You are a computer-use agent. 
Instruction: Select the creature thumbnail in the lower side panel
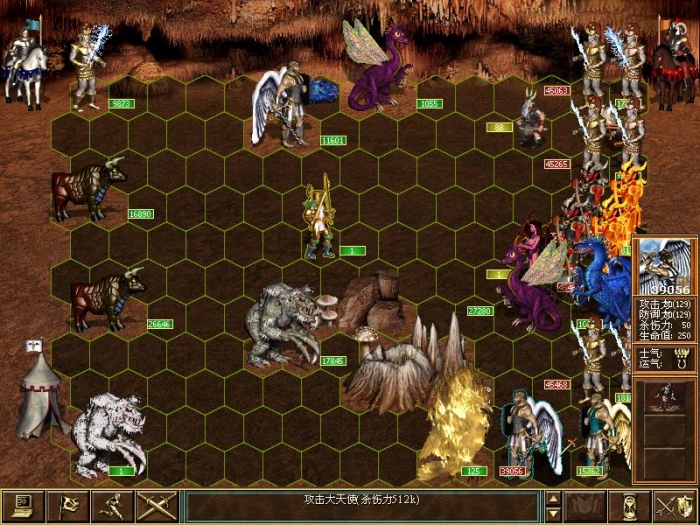click(664, 396)
